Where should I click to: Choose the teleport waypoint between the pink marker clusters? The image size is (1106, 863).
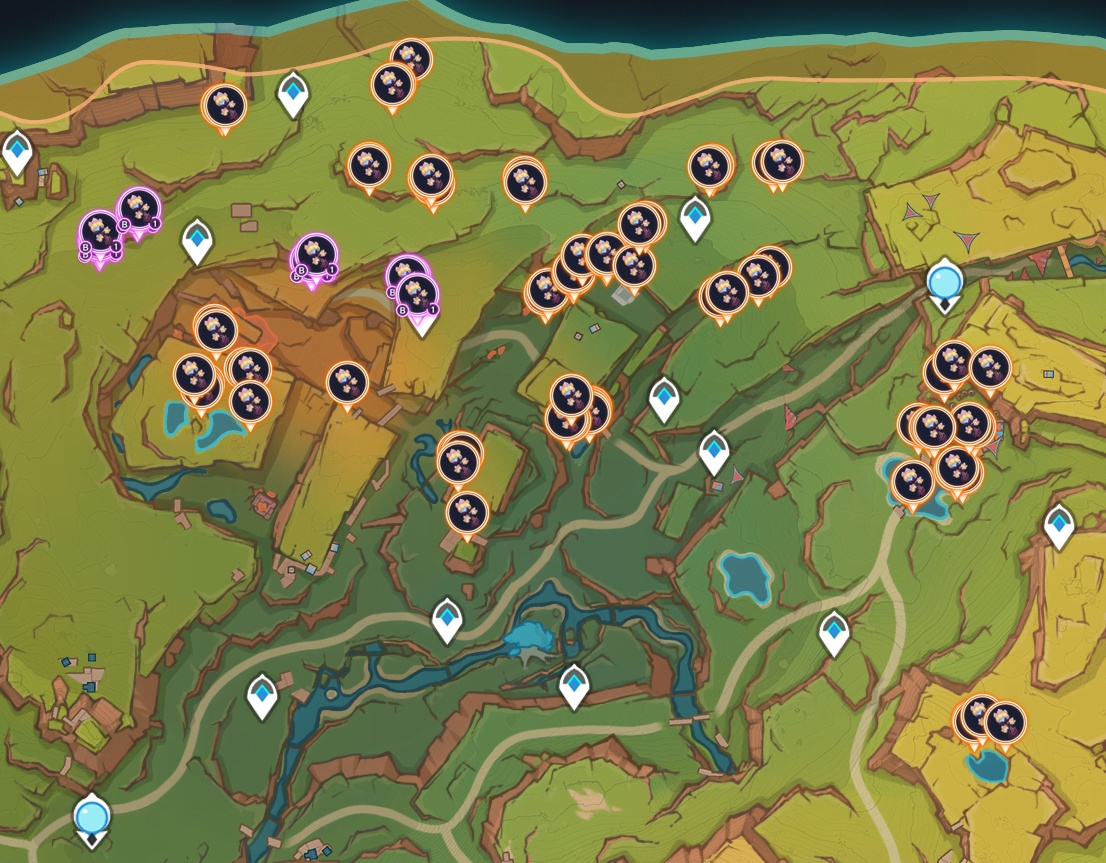pyautogui.click(x=198, y=240)
